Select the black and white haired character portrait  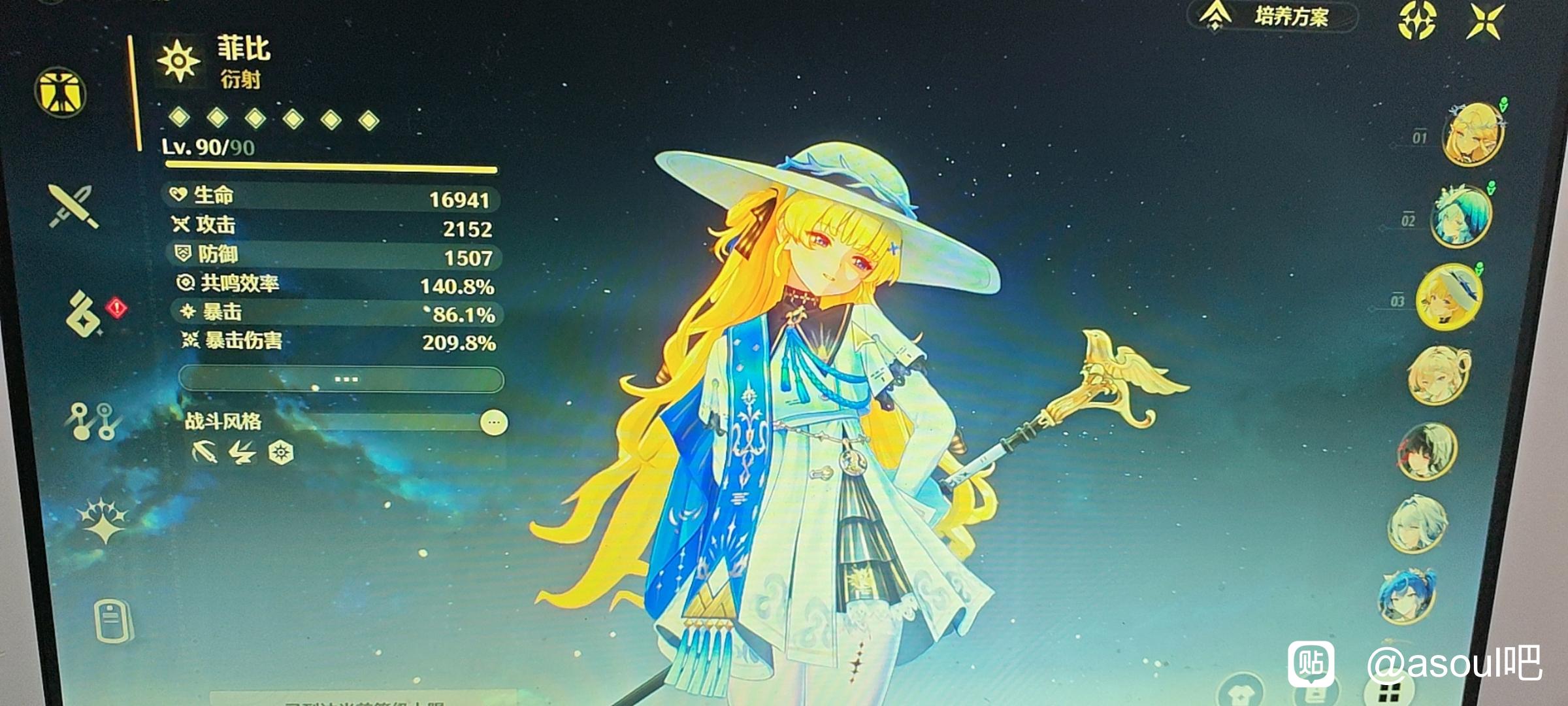click(1428, 451)
